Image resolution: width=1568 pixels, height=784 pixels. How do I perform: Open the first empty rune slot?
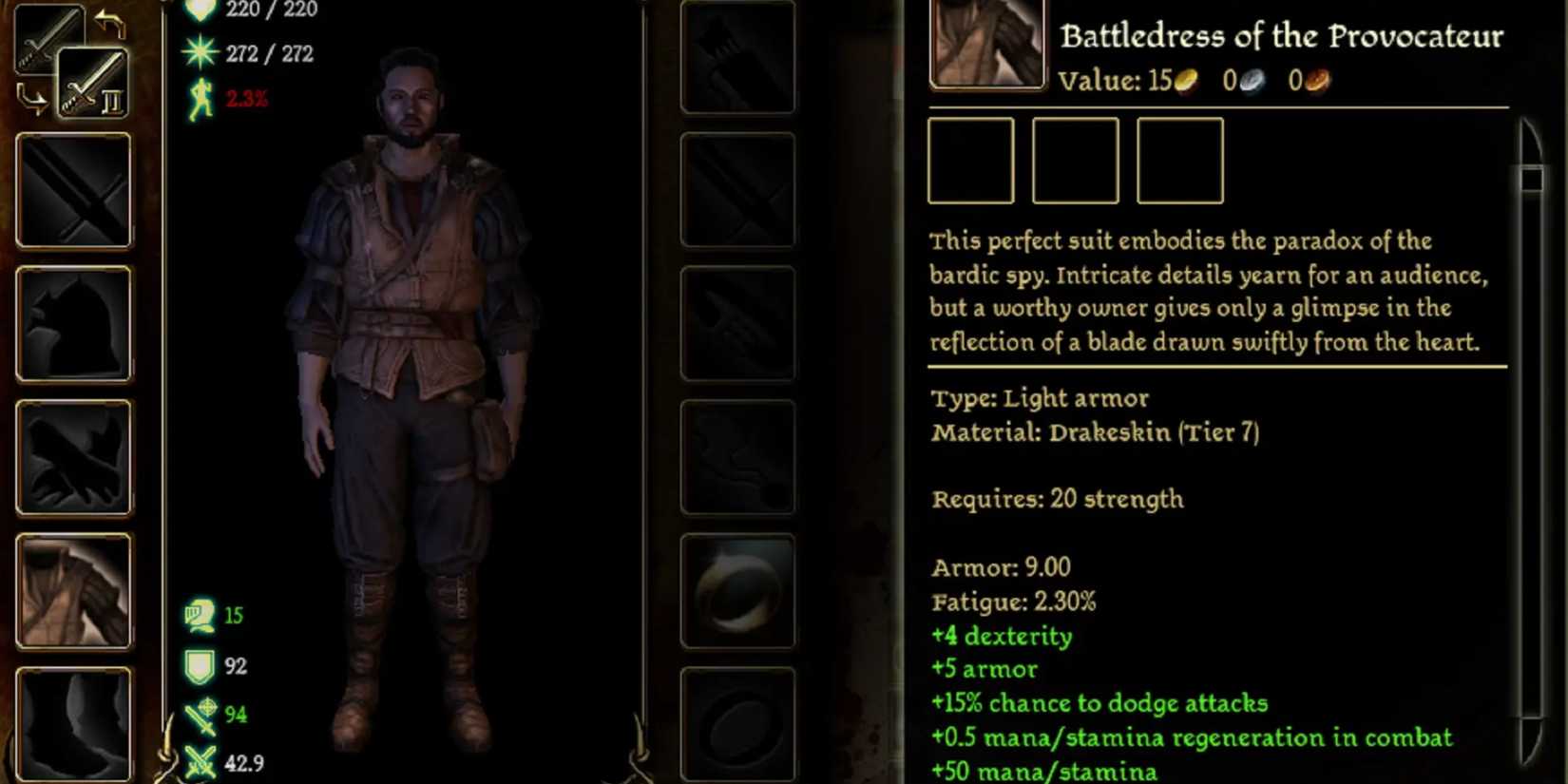coord(971,160)
